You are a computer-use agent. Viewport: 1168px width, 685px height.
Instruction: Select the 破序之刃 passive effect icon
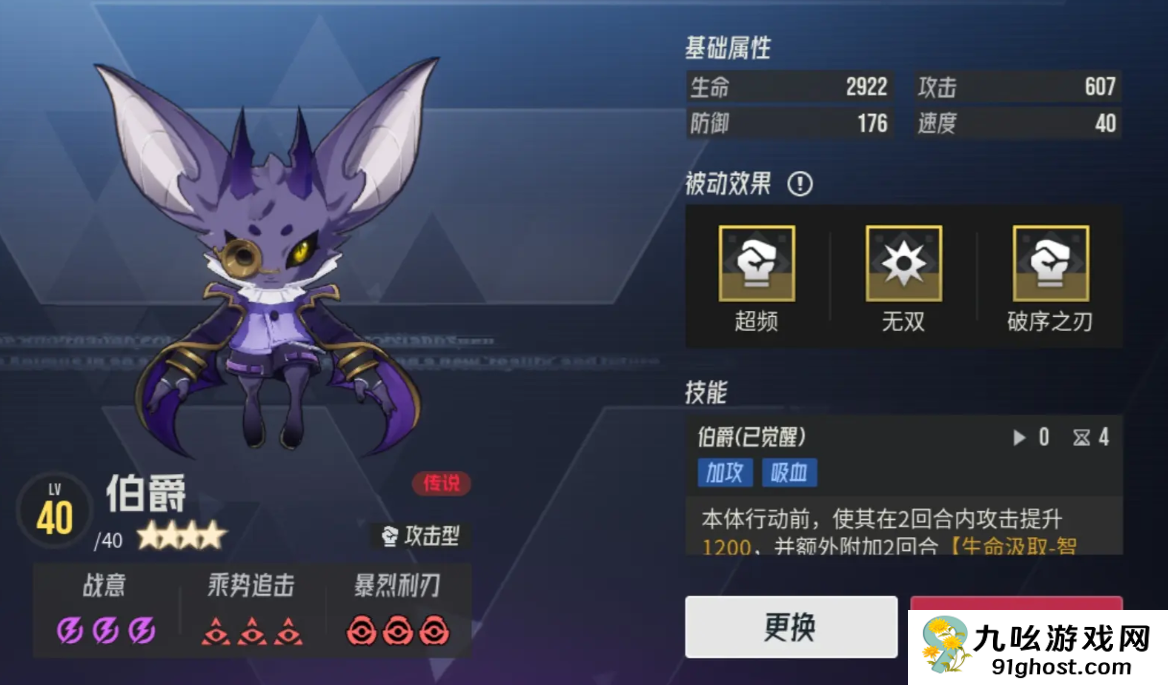1049,263
